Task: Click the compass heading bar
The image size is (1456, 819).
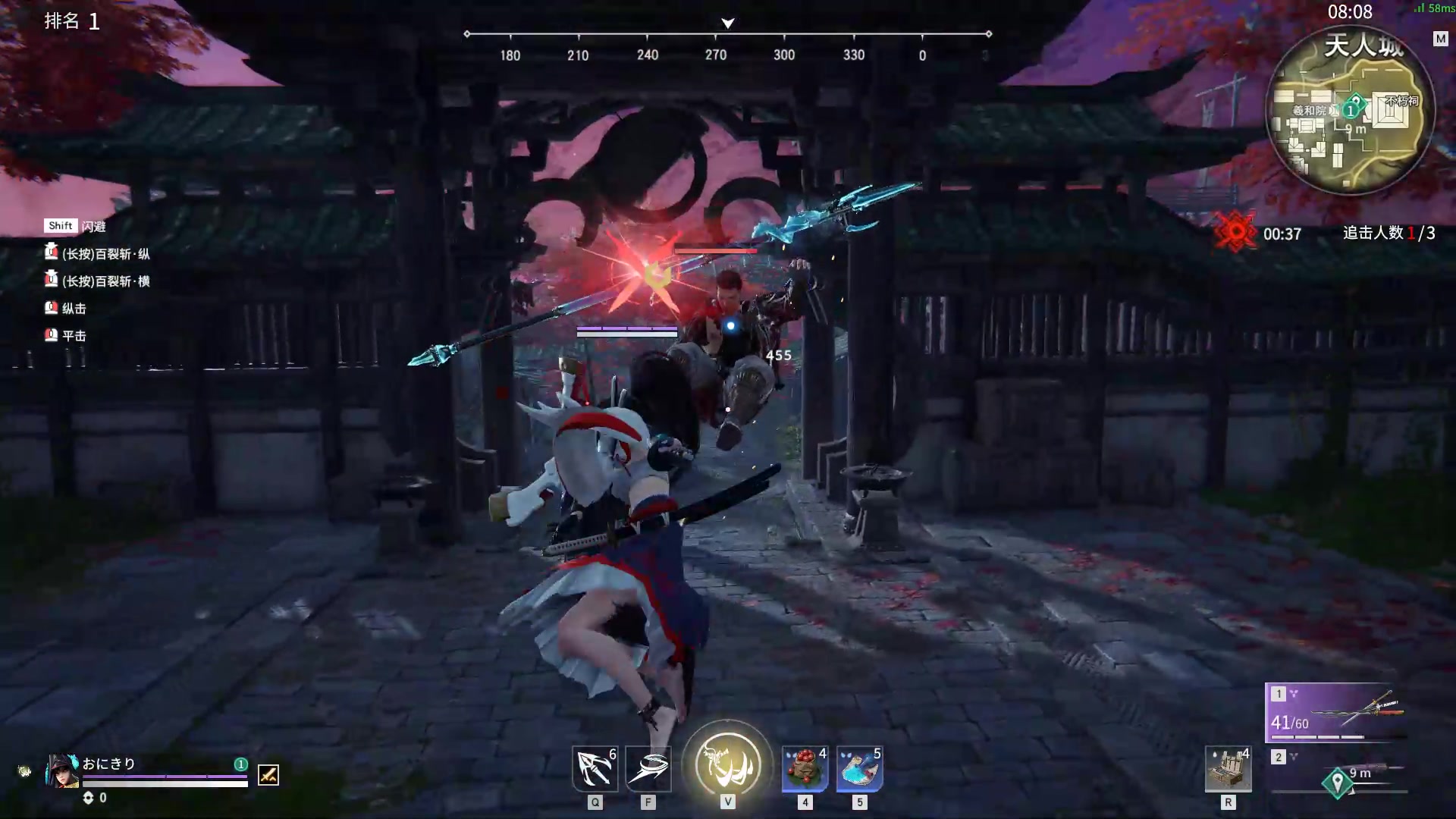Action: tap(728, 35)
